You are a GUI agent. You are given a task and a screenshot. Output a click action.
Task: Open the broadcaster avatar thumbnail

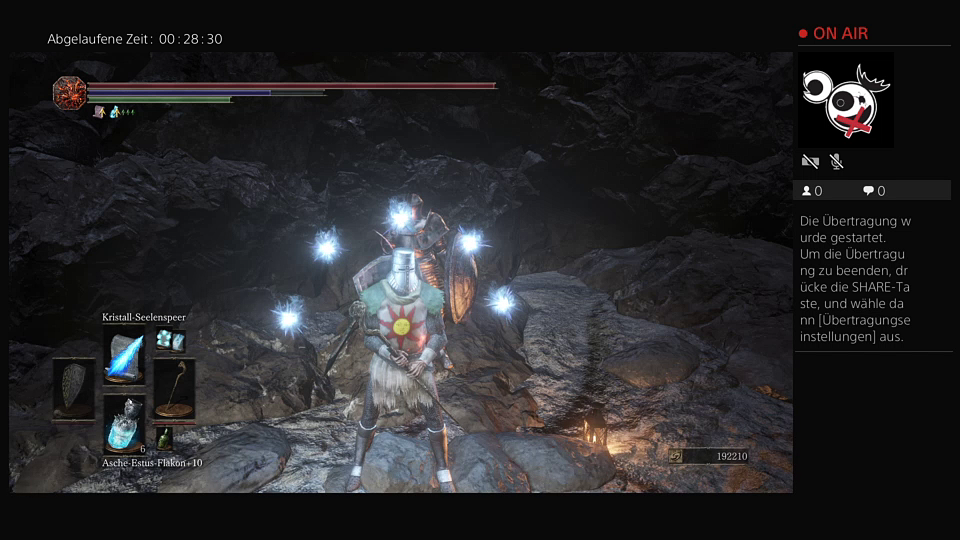(x=846, y=100)
